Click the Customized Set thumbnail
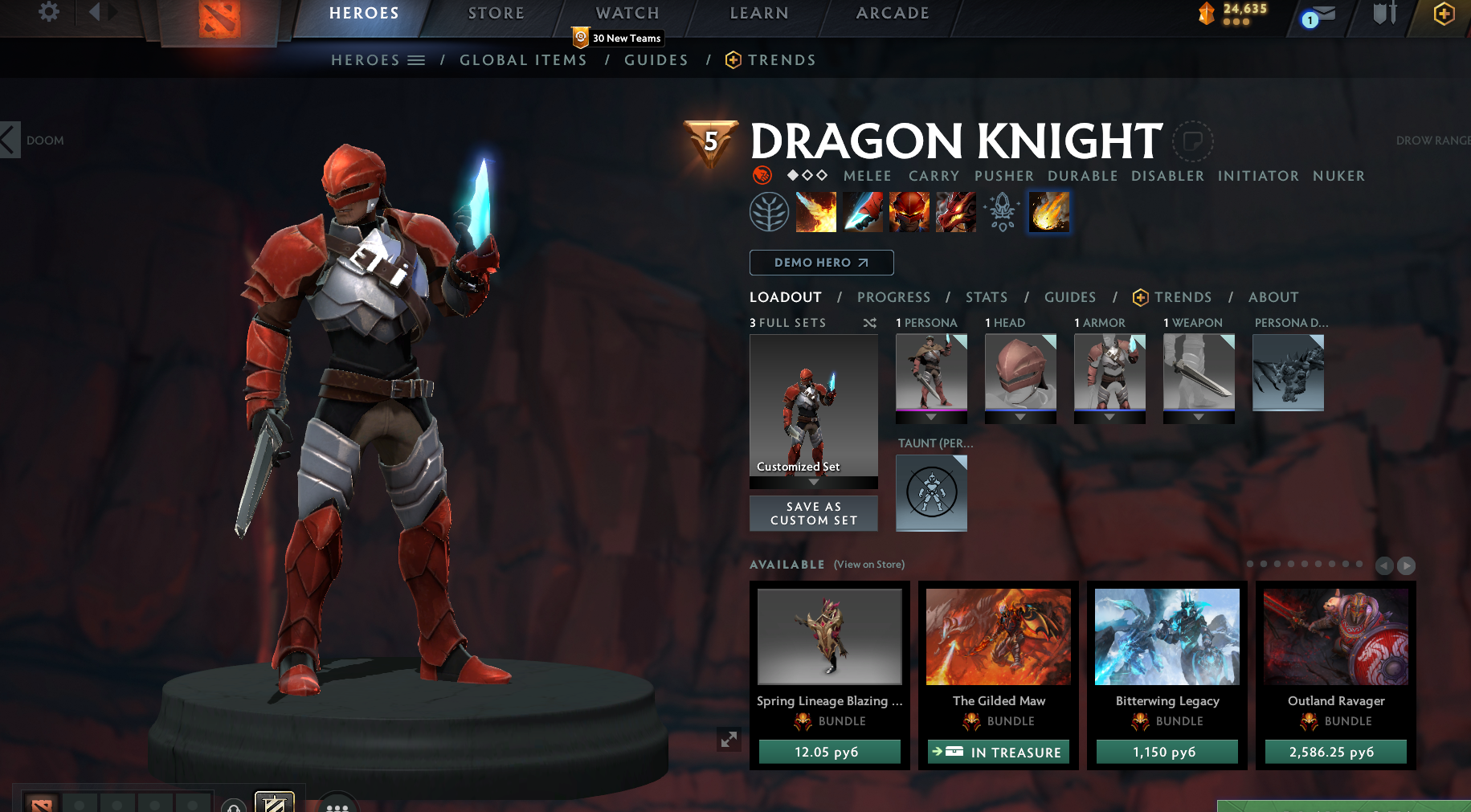The width and height of the screenshot is (1471, 812). point(813,411)
